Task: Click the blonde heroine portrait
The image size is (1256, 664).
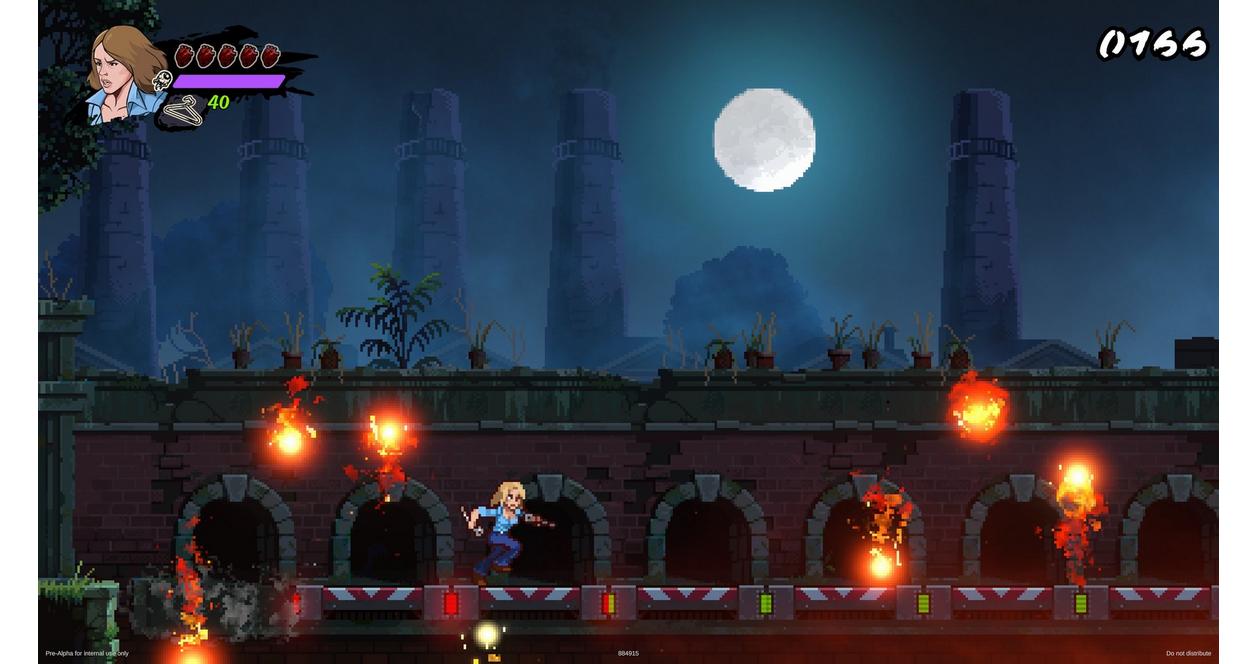Action: tap(124, 73)
